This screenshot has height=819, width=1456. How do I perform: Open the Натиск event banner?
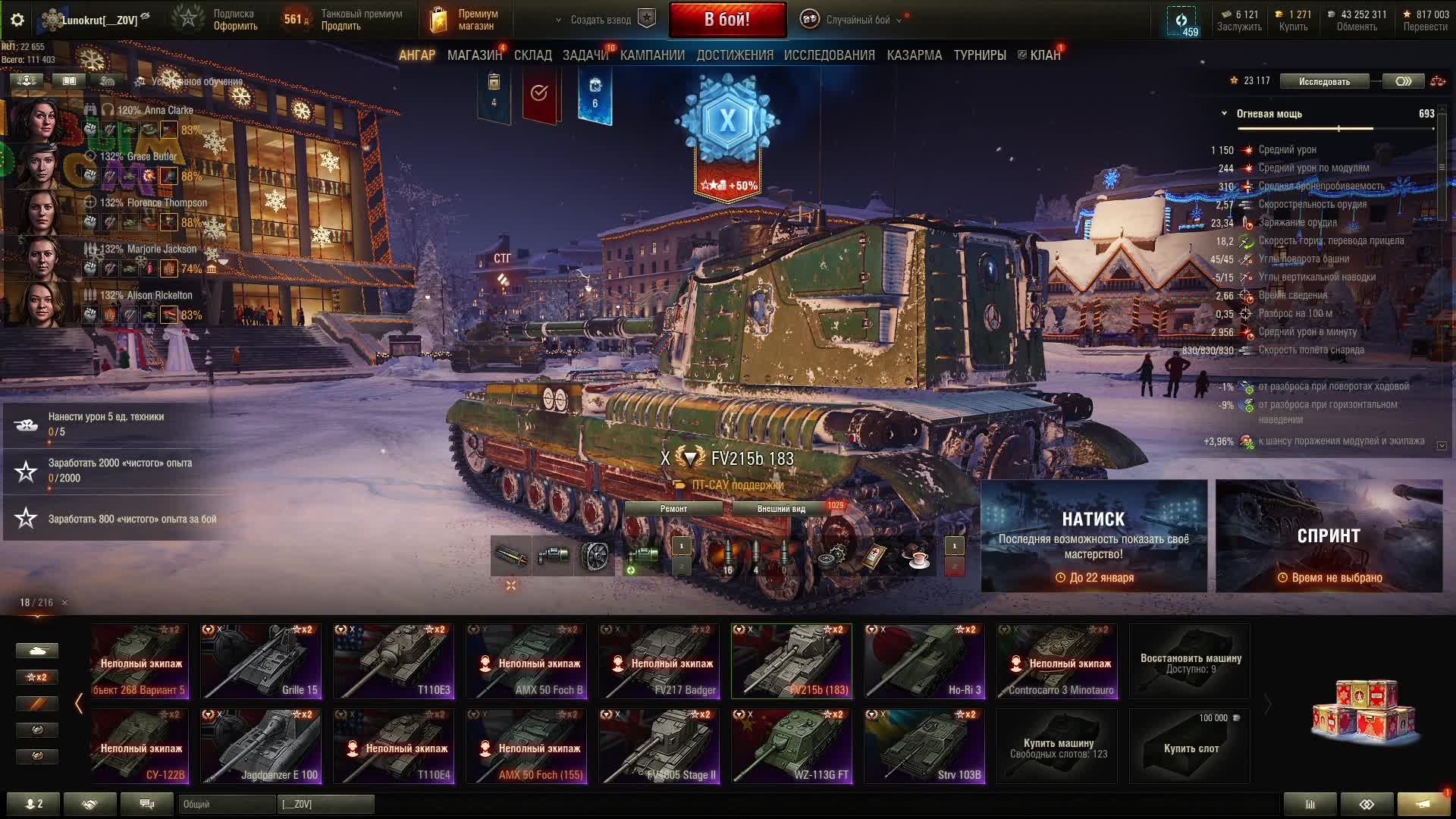pos(1094,535)
